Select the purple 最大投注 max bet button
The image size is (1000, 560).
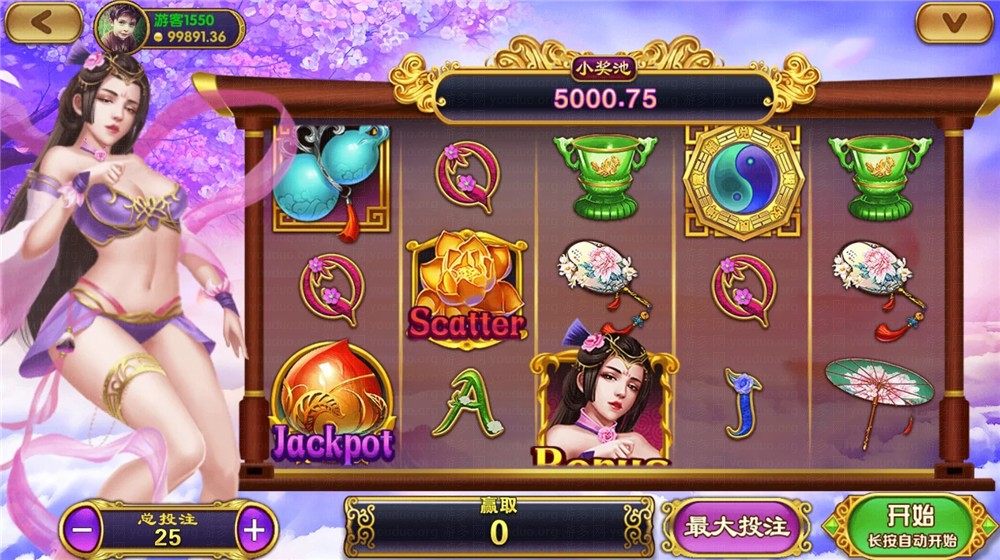[x=736, y=526]
